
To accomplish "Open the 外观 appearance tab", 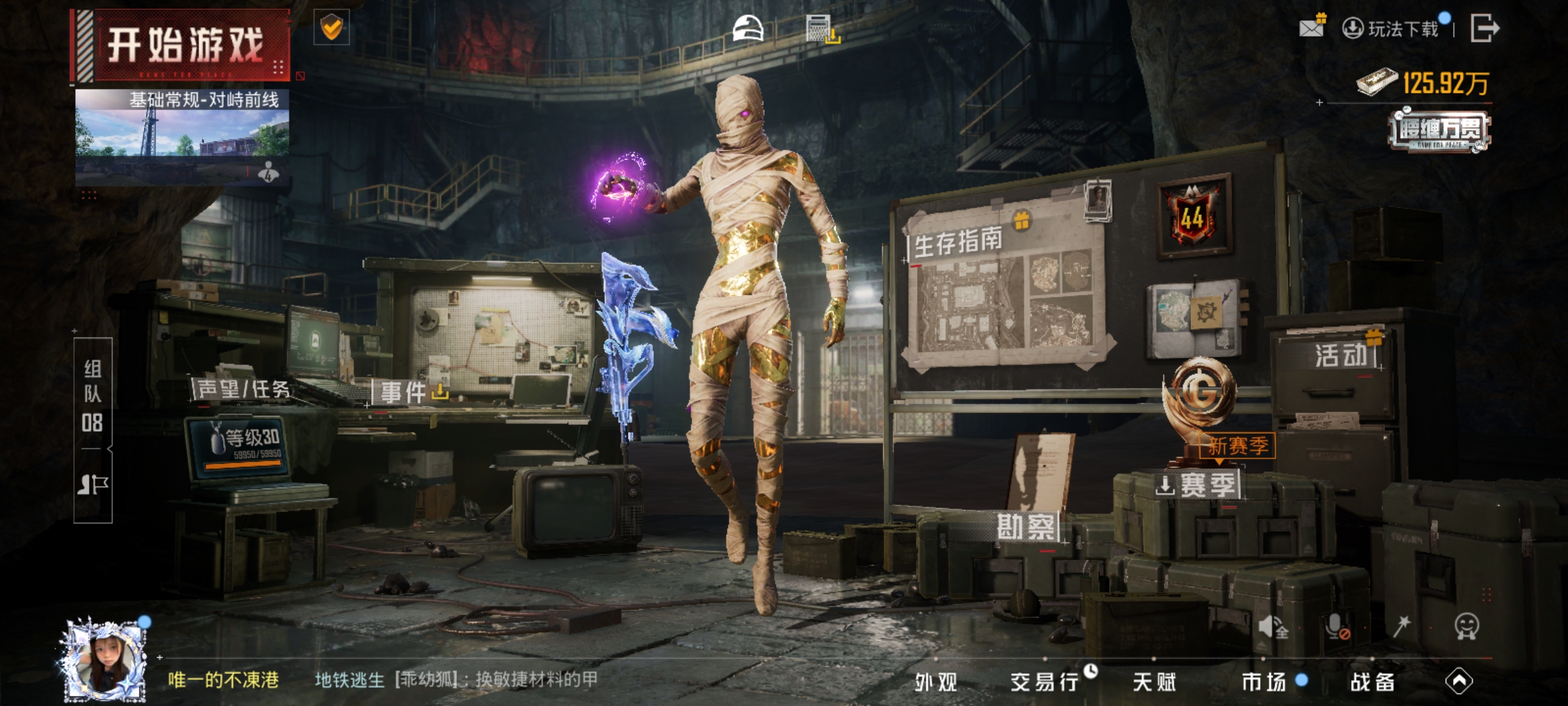I will point(936,682).
